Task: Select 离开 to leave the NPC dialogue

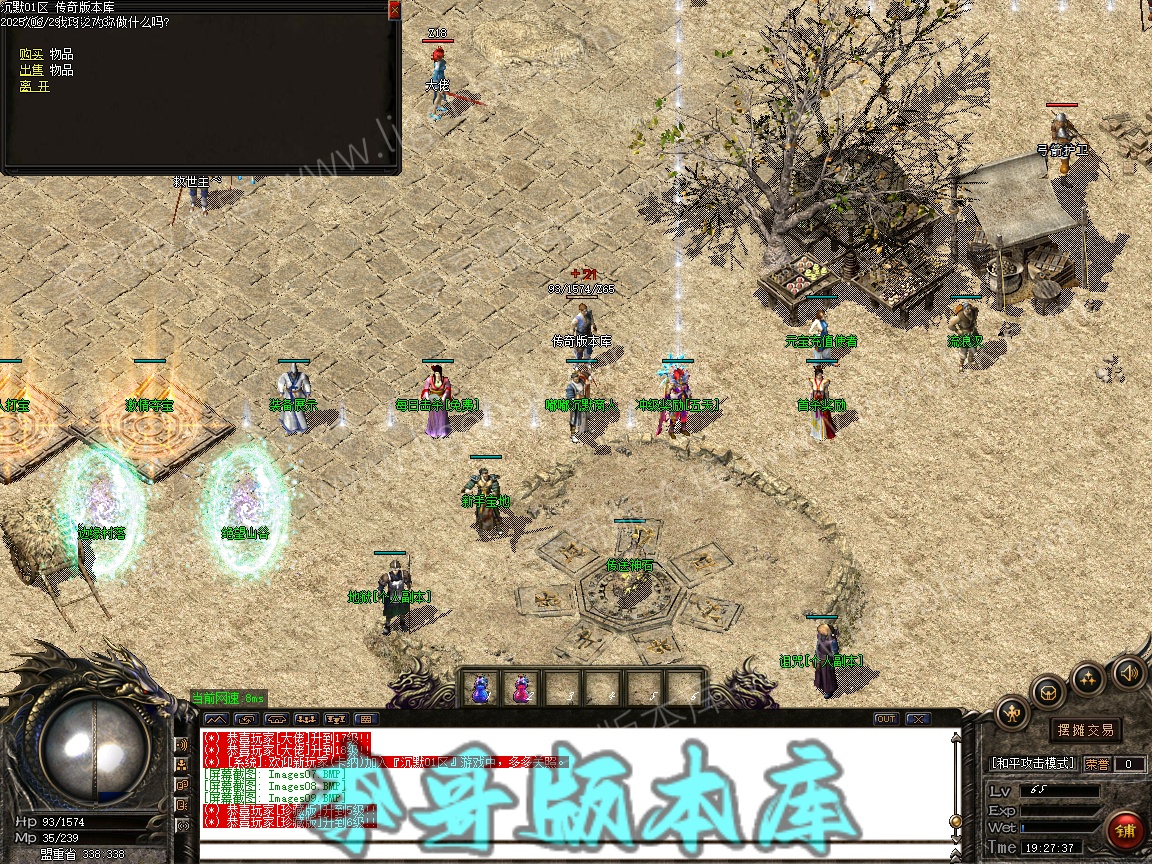Action: (x=33, y=86)
